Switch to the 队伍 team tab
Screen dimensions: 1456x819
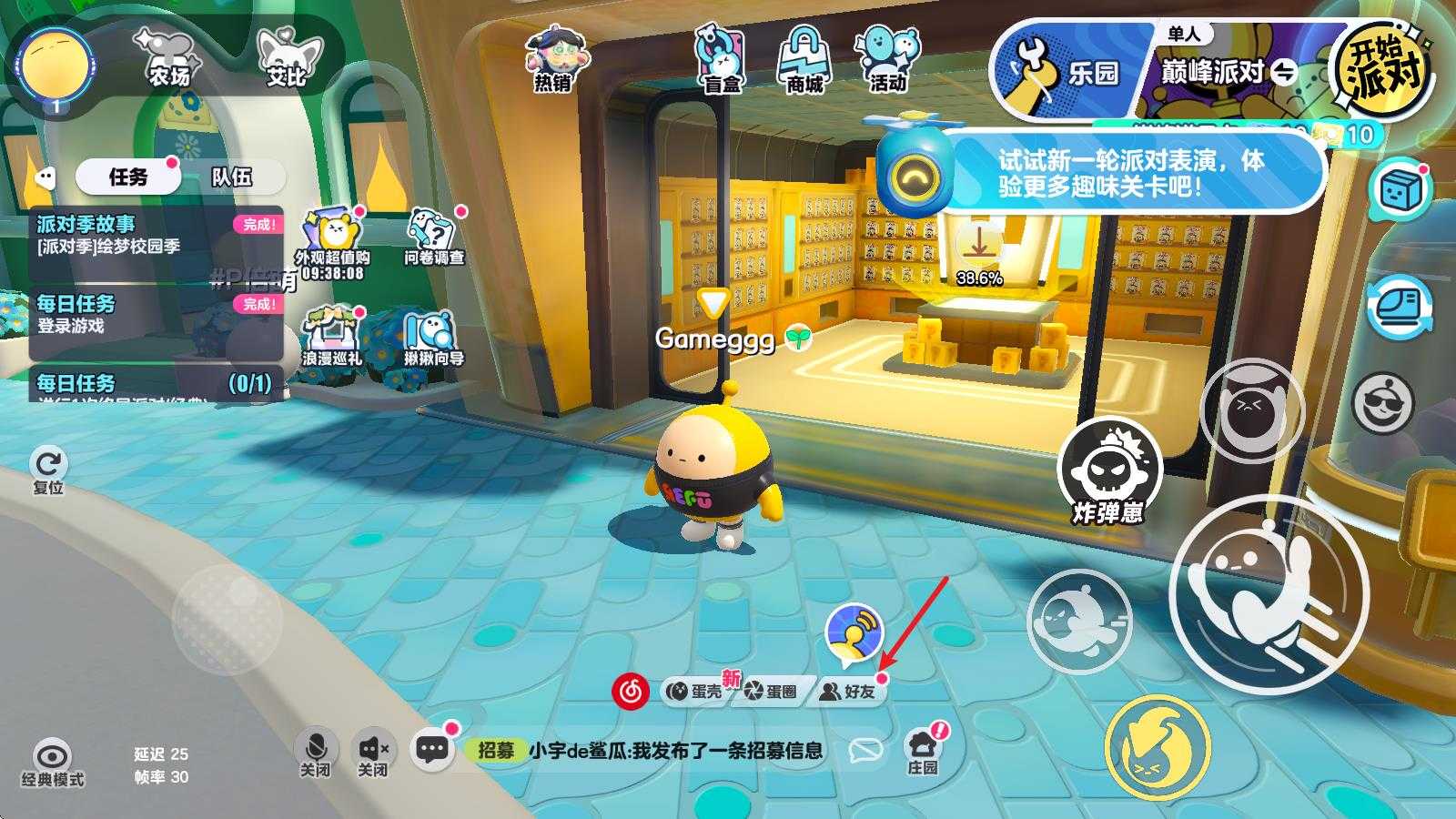click(x=231, y=177)
